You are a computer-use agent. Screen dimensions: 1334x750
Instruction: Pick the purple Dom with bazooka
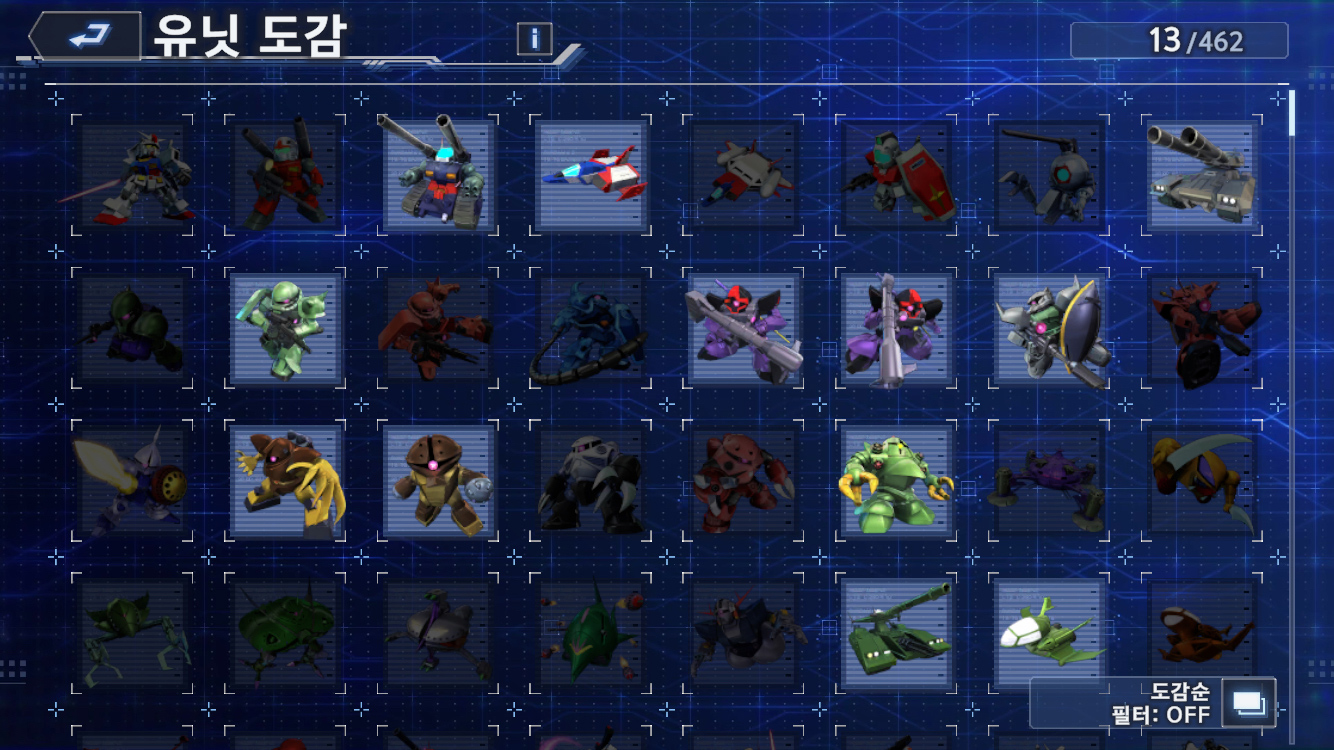tap(744, 328)
